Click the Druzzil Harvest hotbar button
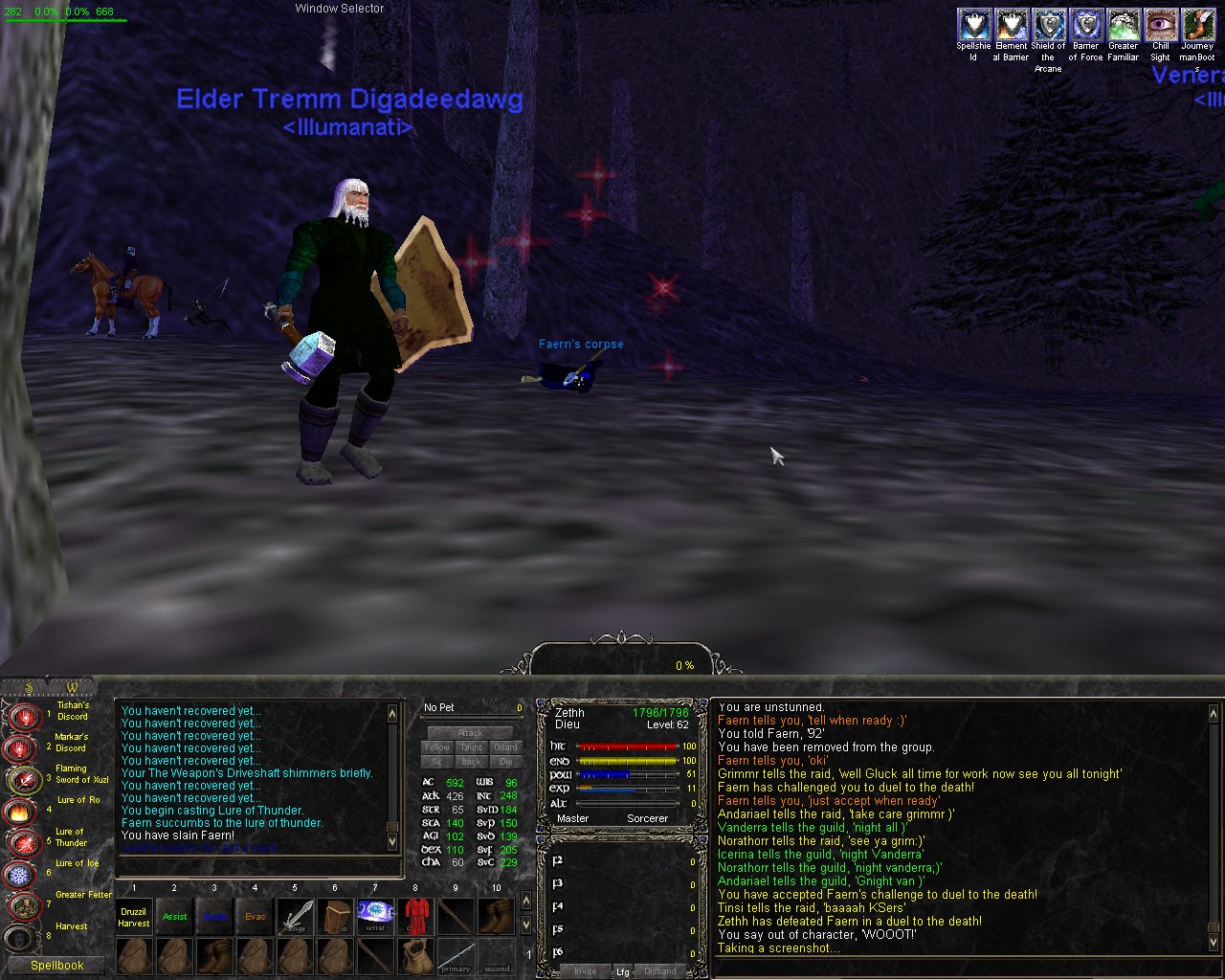This screenshot has height=980, width=1225. point(134,917)
